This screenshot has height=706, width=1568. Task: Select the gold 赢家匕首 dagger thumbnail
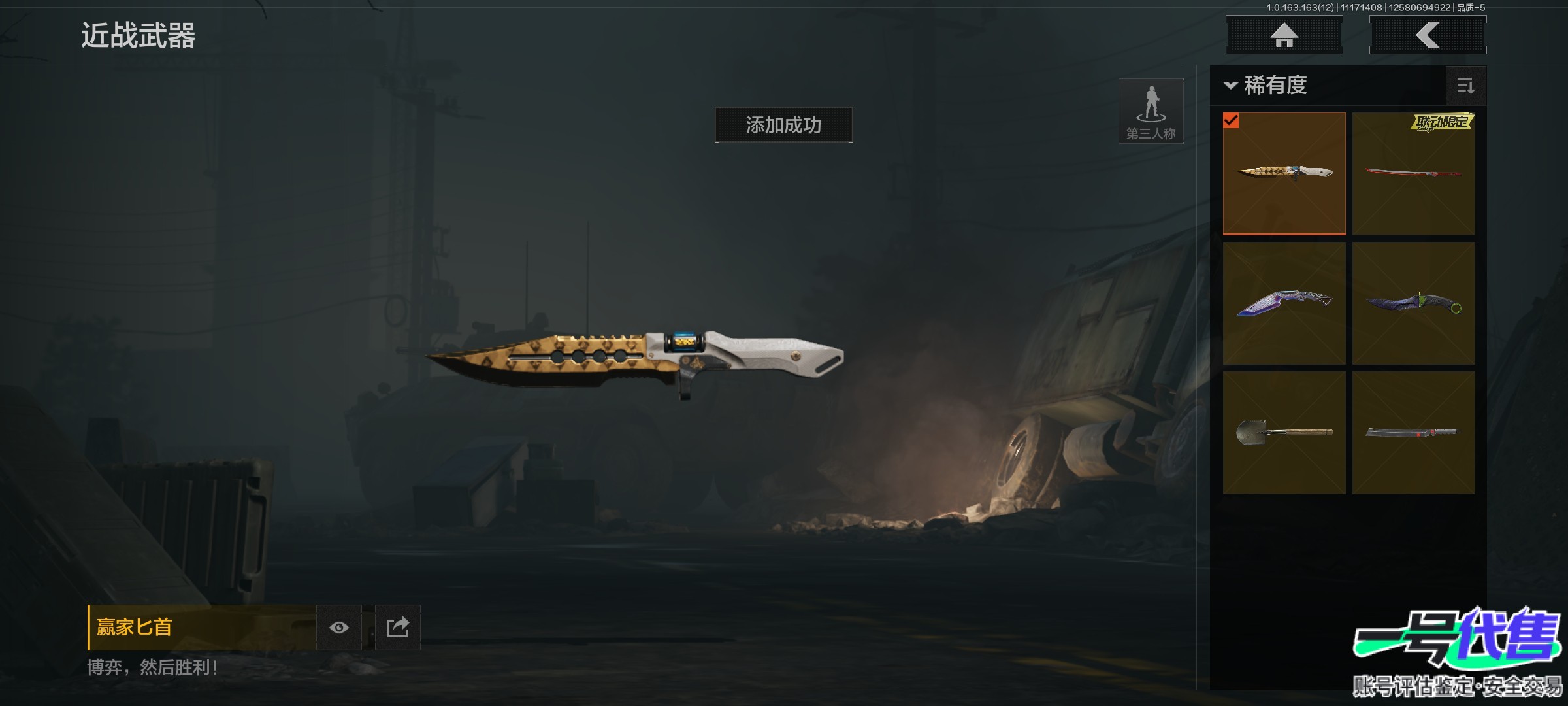1284,173
